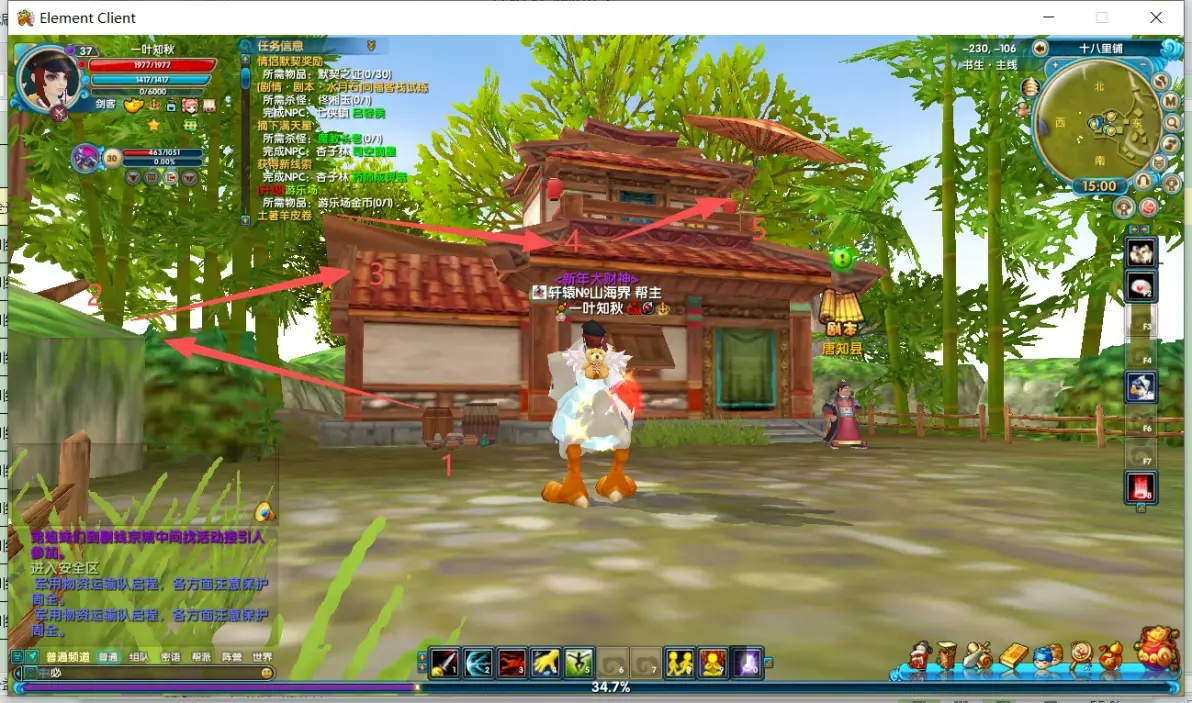Close the Element Client window
The image size is (1192, 703).
(1156, 17)
